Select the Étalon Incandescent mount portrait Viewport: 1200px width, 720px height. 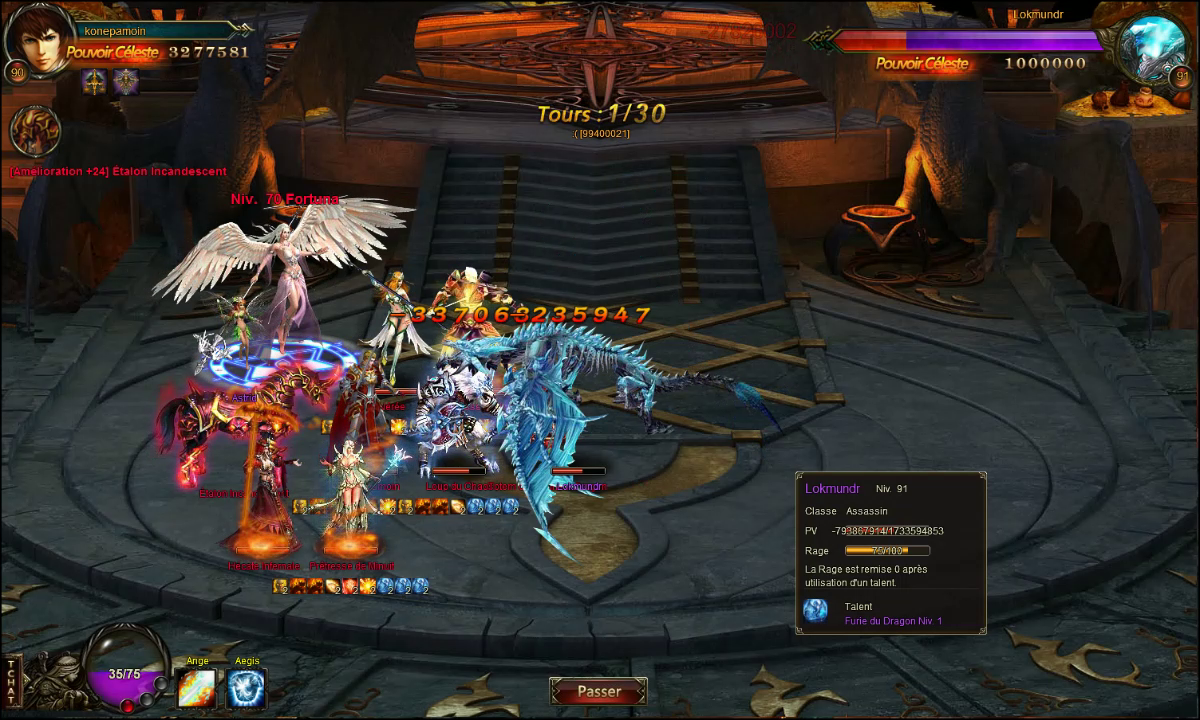(x=35, y=131)
